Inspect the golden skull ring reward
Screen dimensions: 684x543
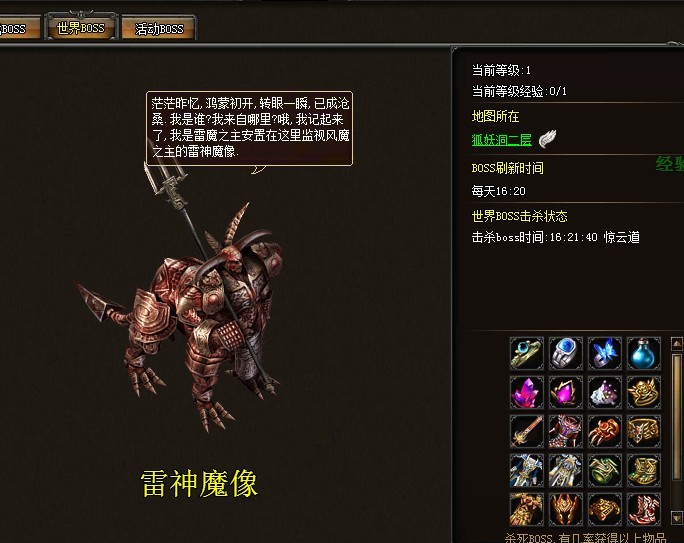[x=644, y=392]
